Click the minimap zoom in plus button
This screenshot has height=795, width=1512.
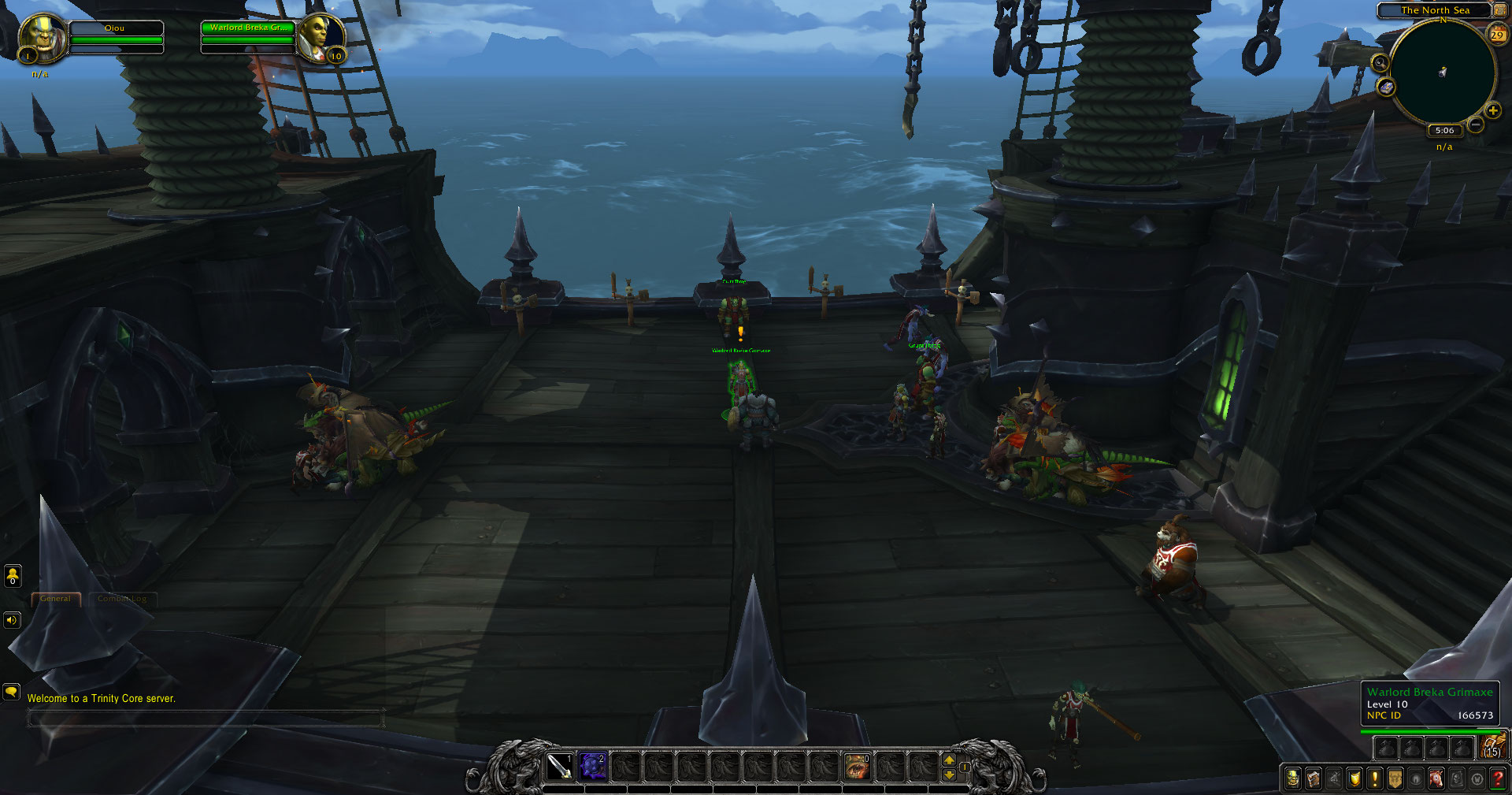tap(1492, 112)
